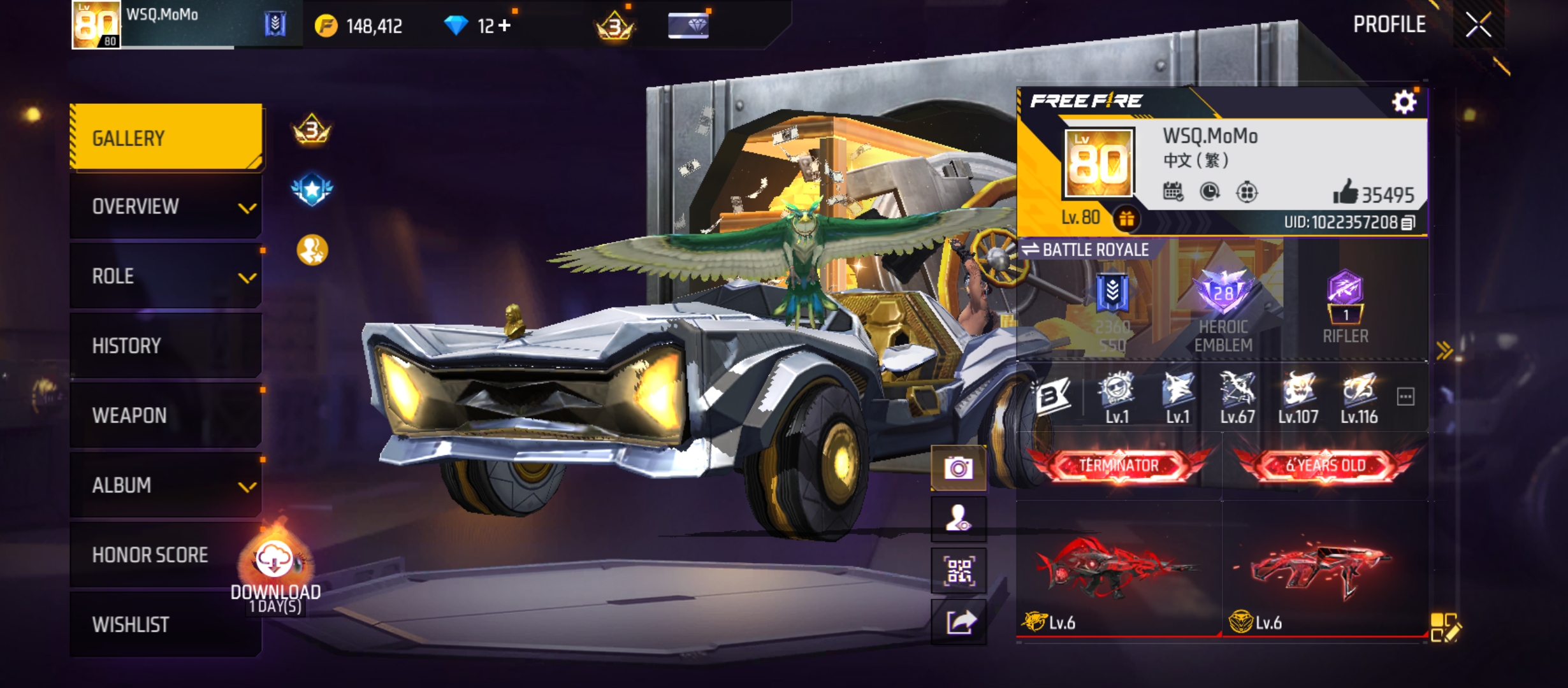Viewport: 1568px width, 688px height.
Task: Open the History tab
Action: tap(166, 346)
